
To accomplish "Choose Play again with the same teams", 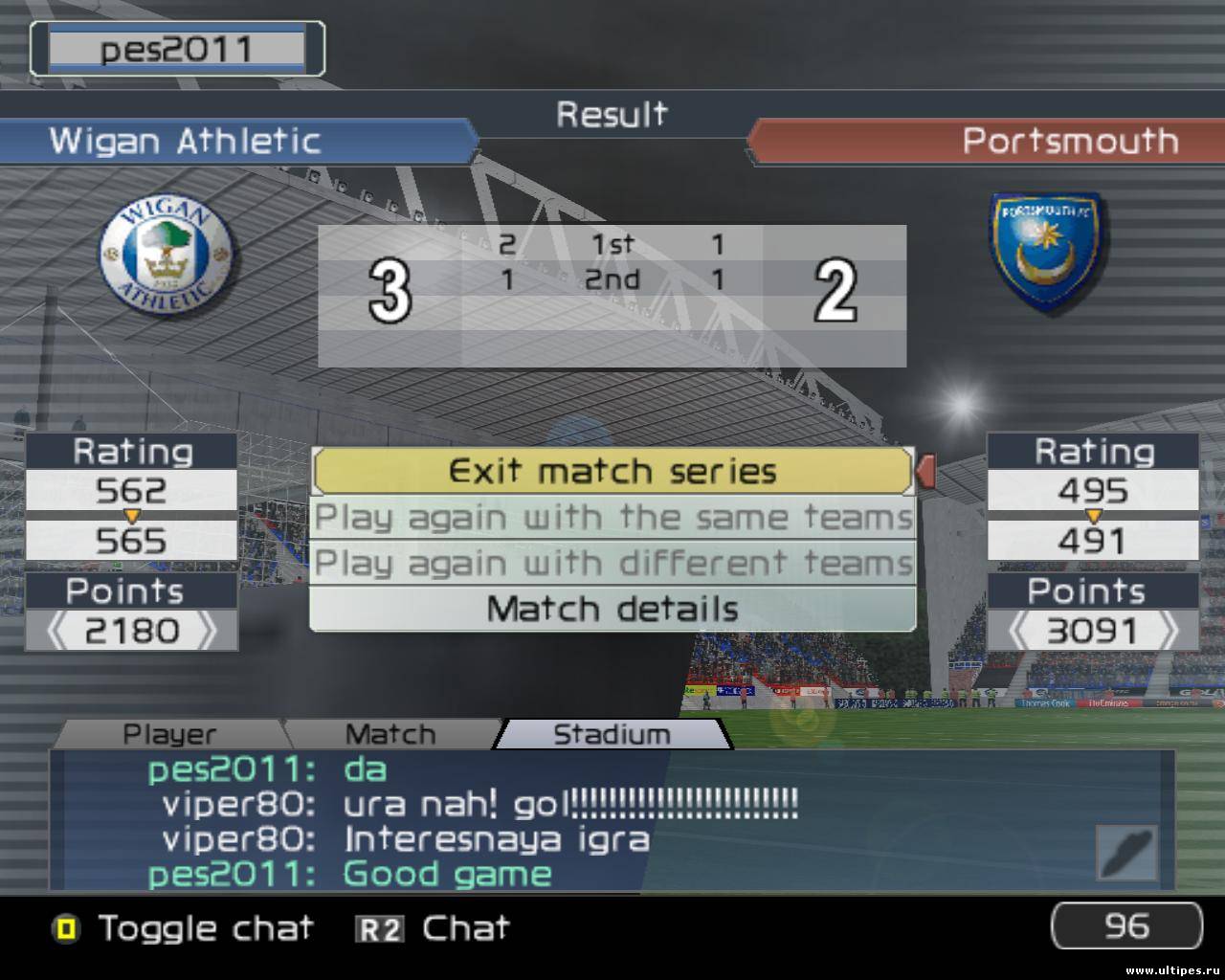I will coord(612,518).
